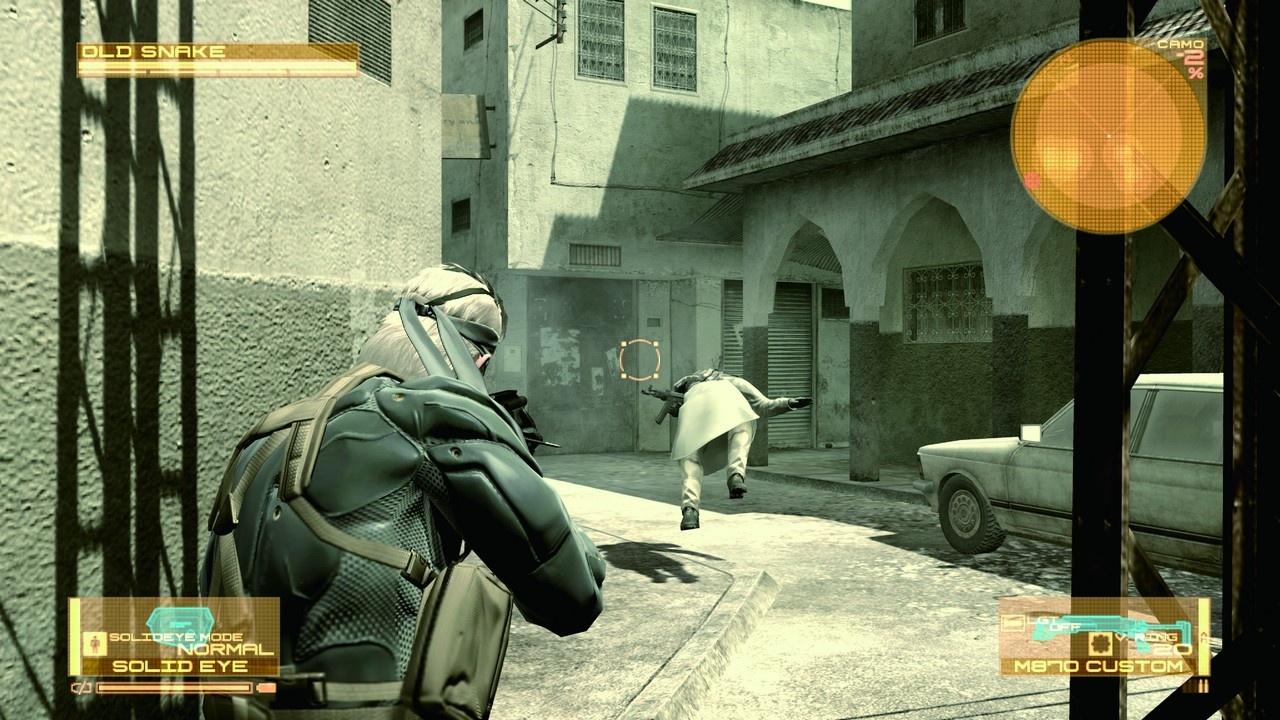Select the SolidEye goggle icon

tap(180, 622)
